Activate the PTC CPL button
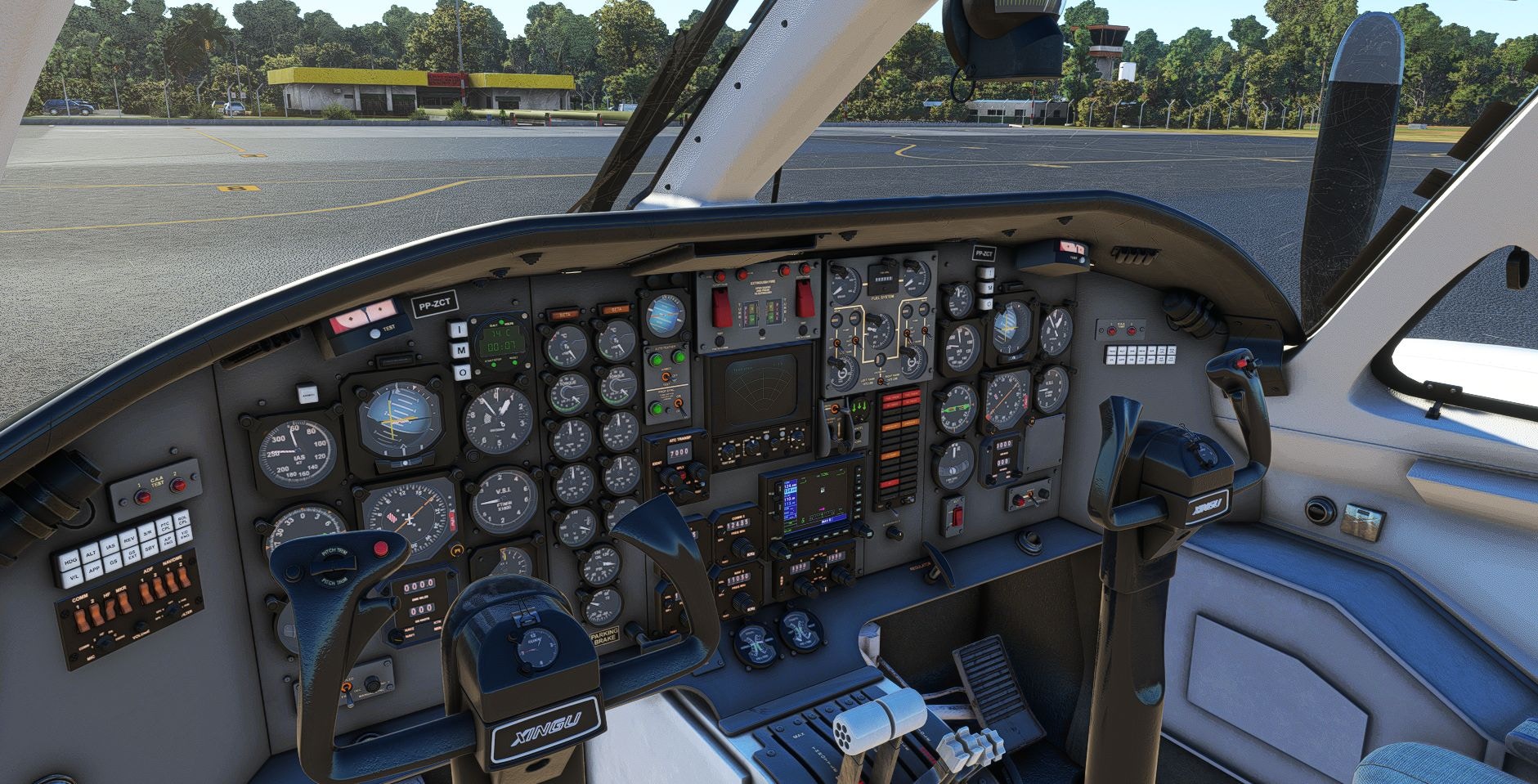This screenshot has width=1538, height=784. (166, 526)
